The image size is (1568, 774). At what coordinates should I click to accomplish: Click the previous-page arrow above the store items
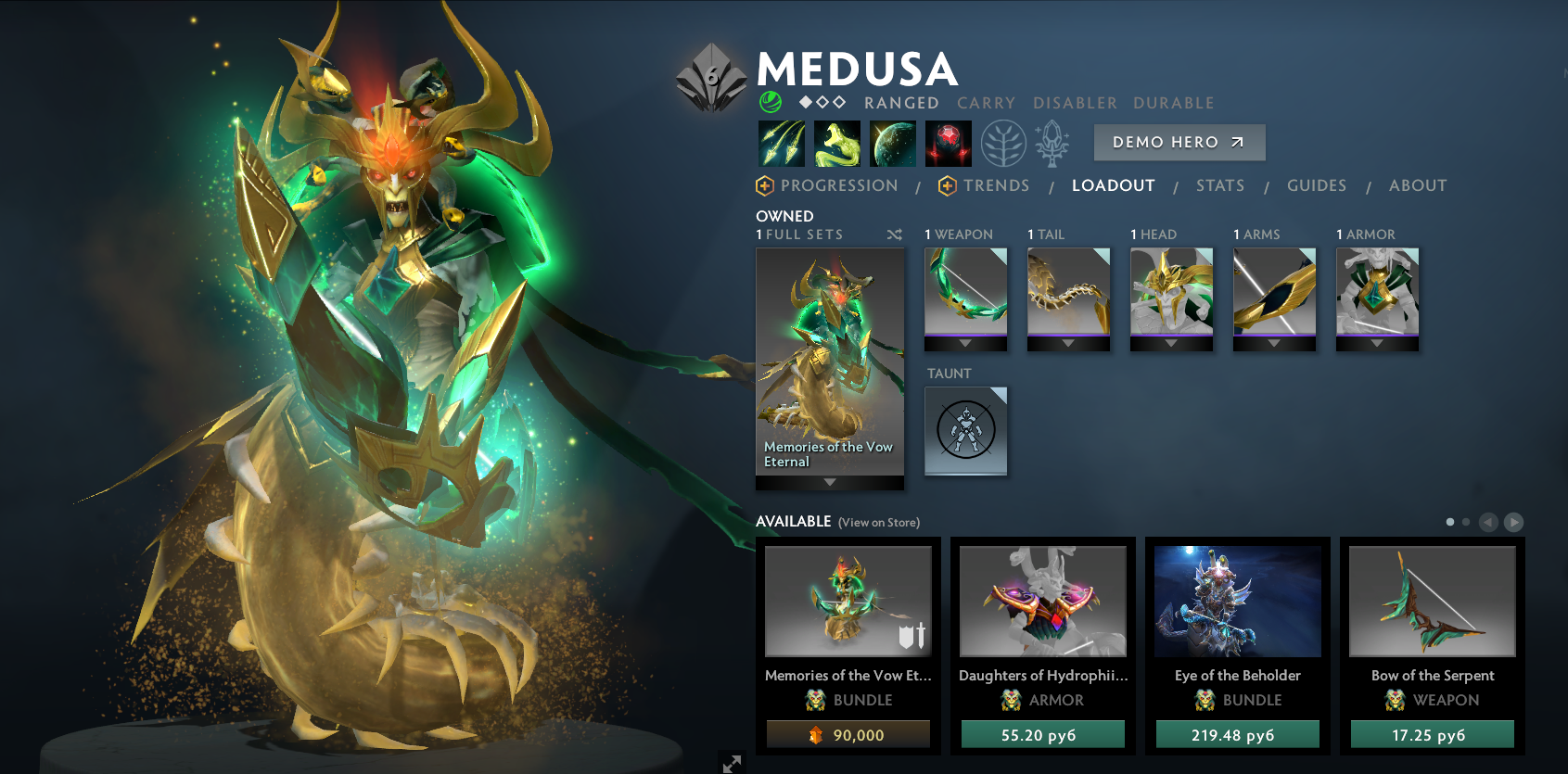click(1490, 522)
